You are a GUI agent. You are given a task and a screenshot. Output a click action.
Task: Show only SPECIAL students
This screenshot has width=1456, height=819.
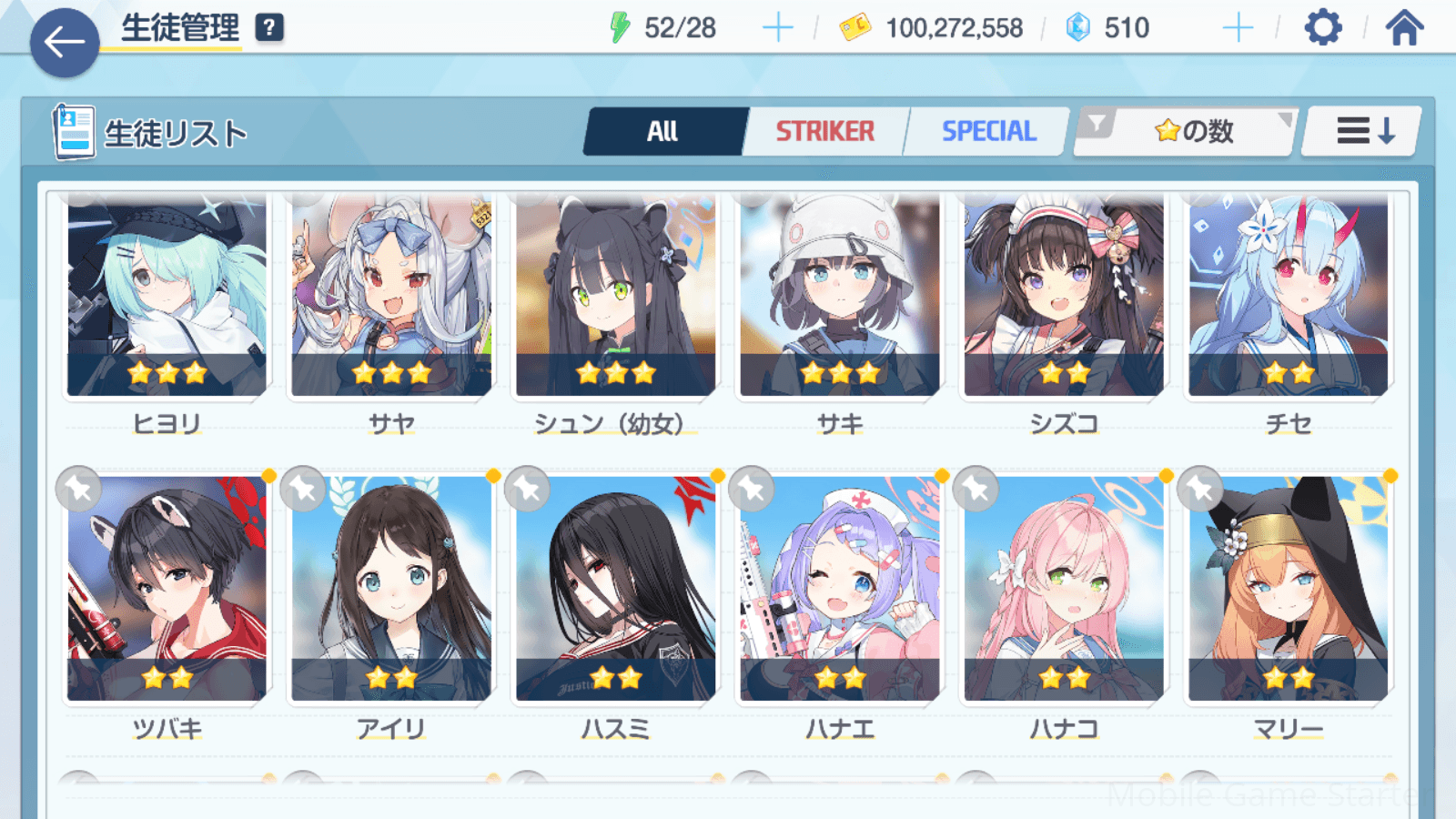(x=988, y=132)
